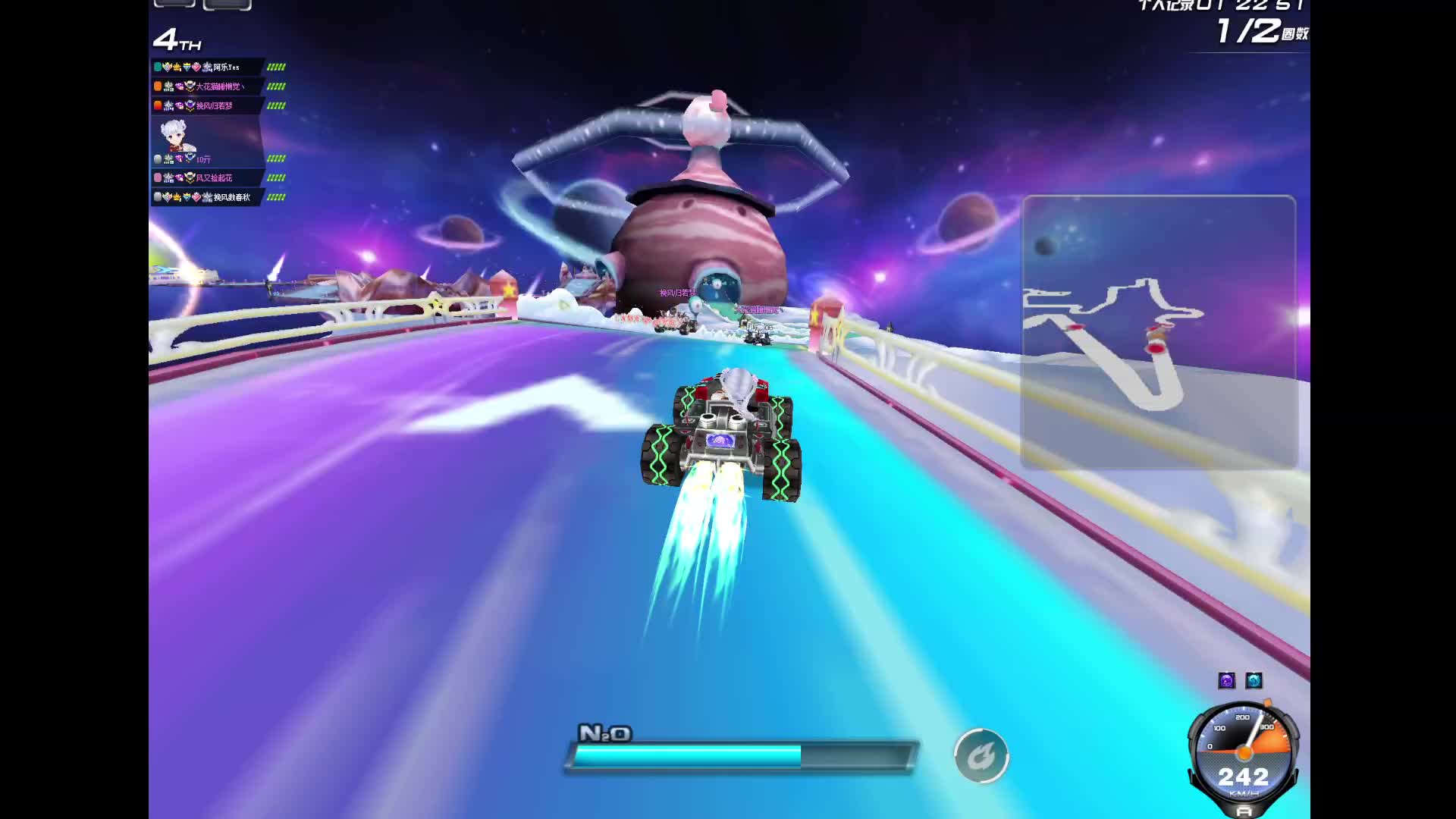Click the blue swirl skill icon
Viewport: 1456px width, 819px height.
(1254, 680)
